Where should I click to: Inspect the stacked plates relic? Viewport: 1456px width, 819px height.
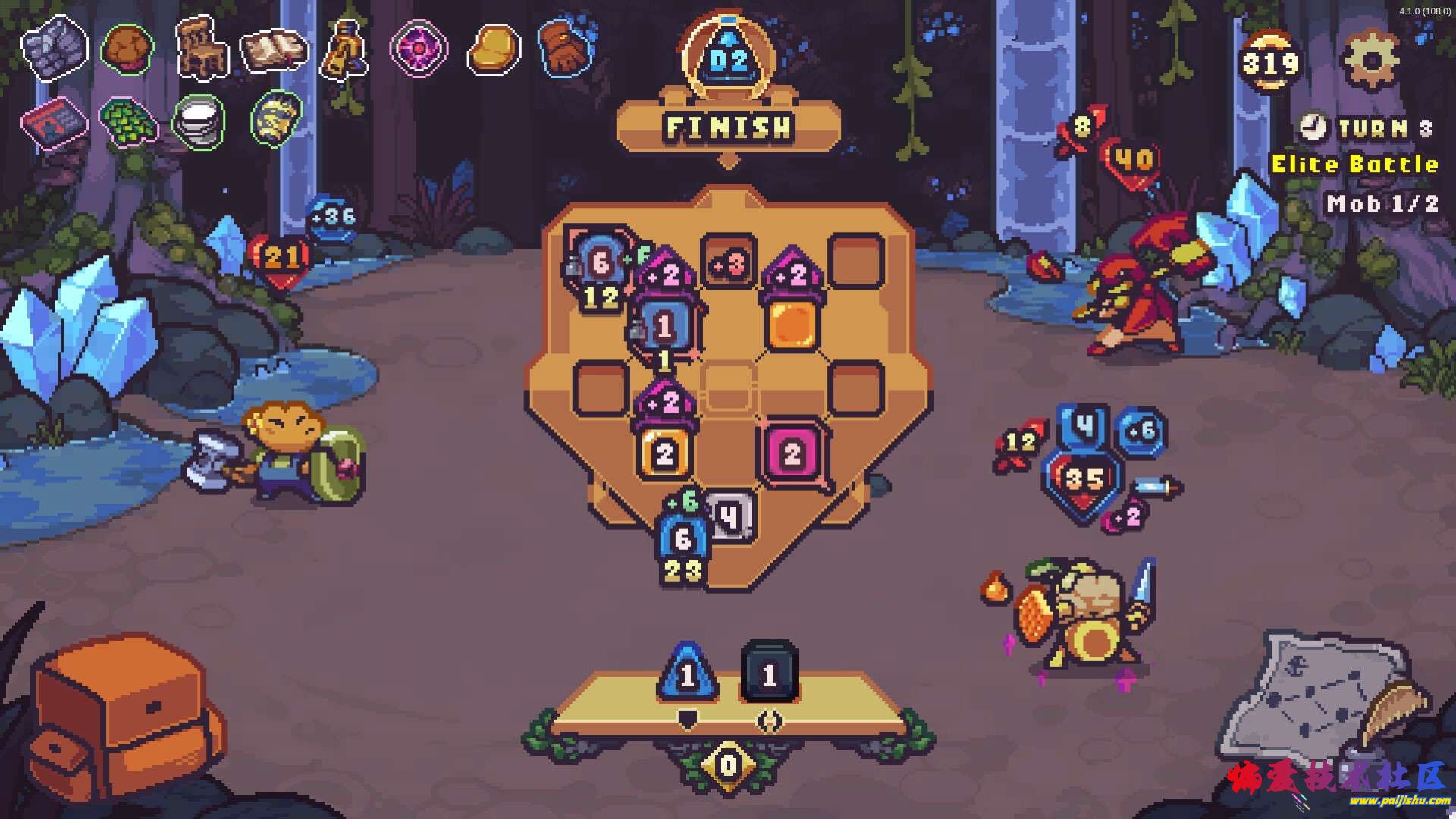(x=199, y=121)
